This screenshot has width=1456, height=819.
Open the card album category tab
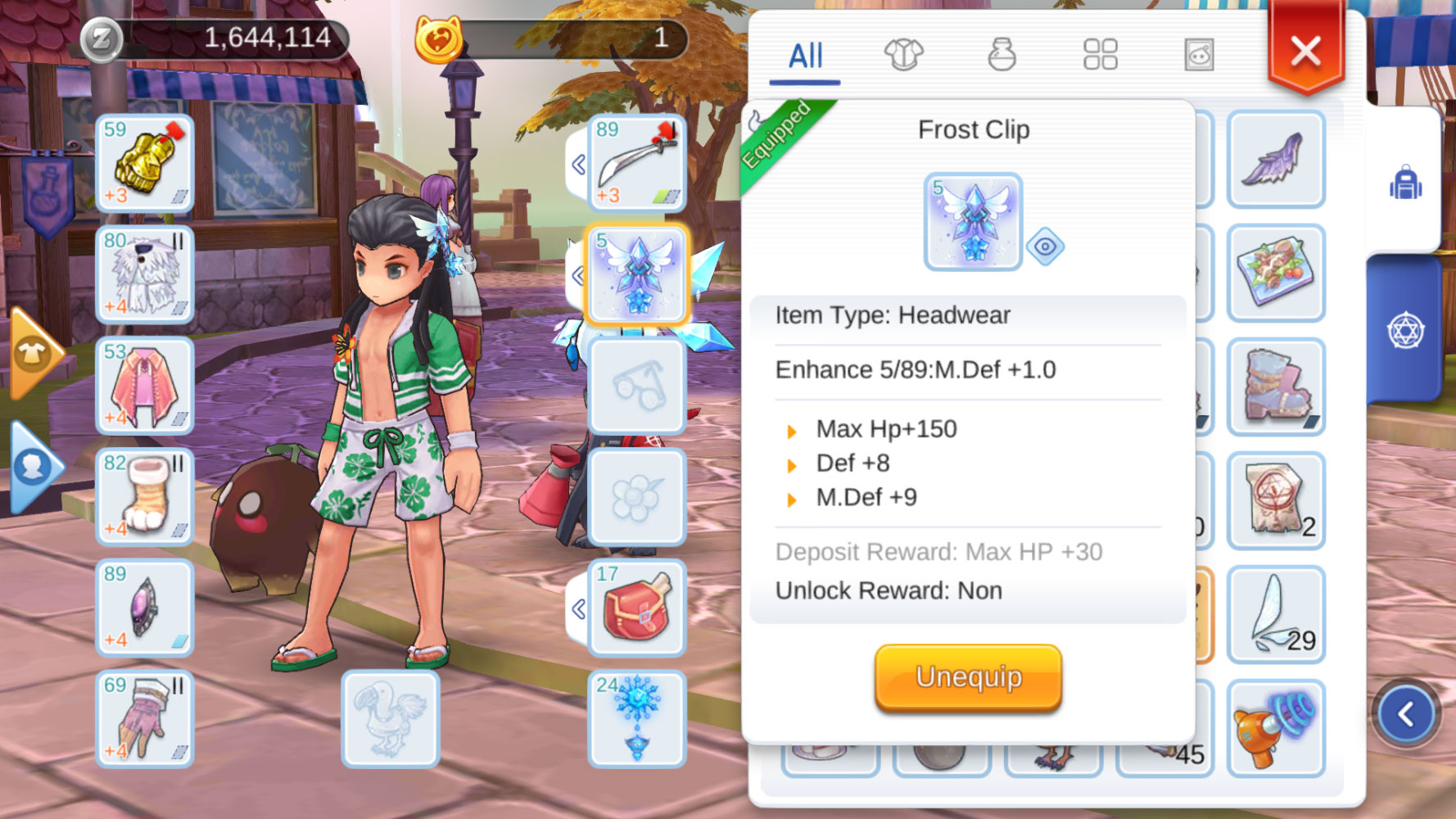(x=1199, y=55)
